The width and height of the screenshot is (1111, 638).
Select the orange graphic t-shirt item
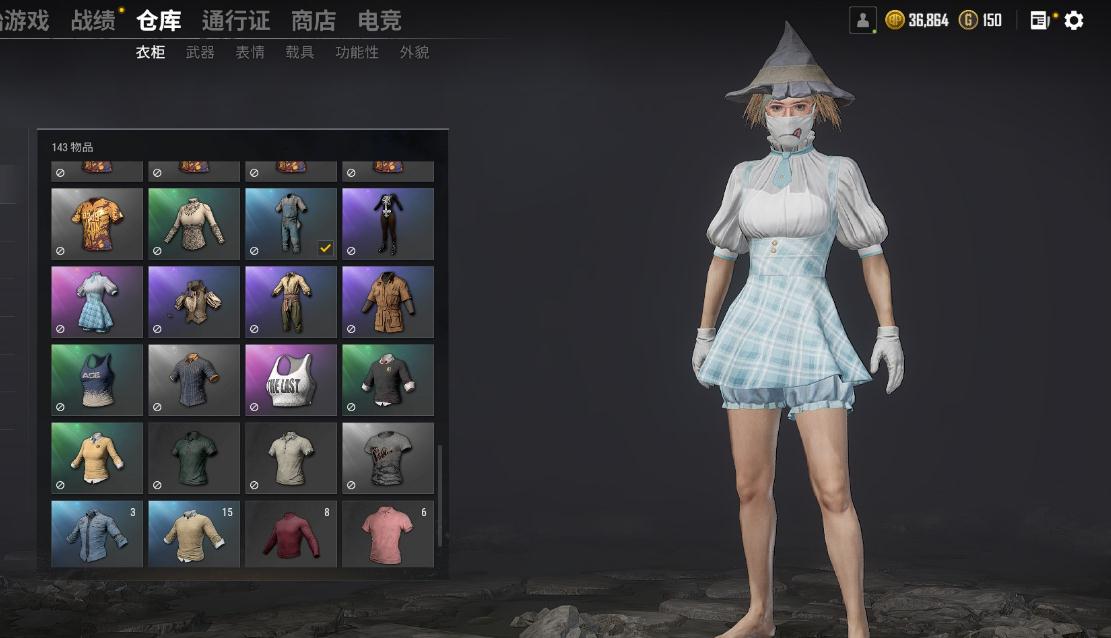pos(97,223)
